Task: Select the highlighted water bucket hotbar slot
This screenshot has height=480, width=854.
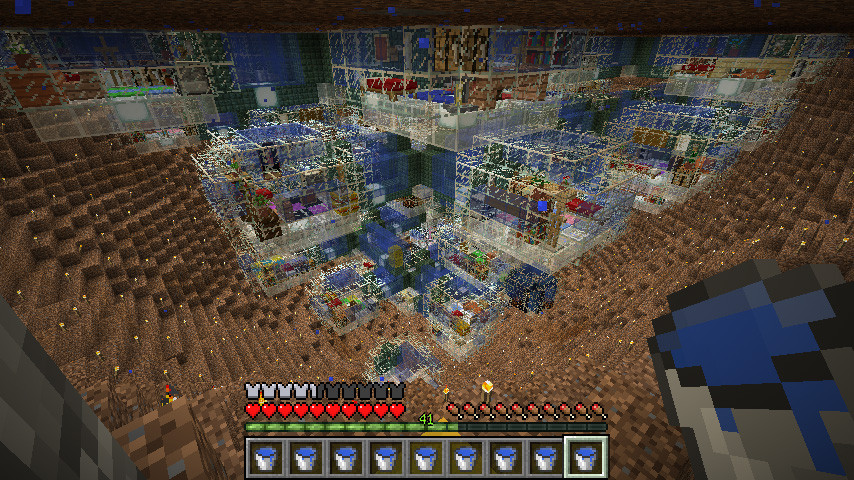Action: (586, 458)
